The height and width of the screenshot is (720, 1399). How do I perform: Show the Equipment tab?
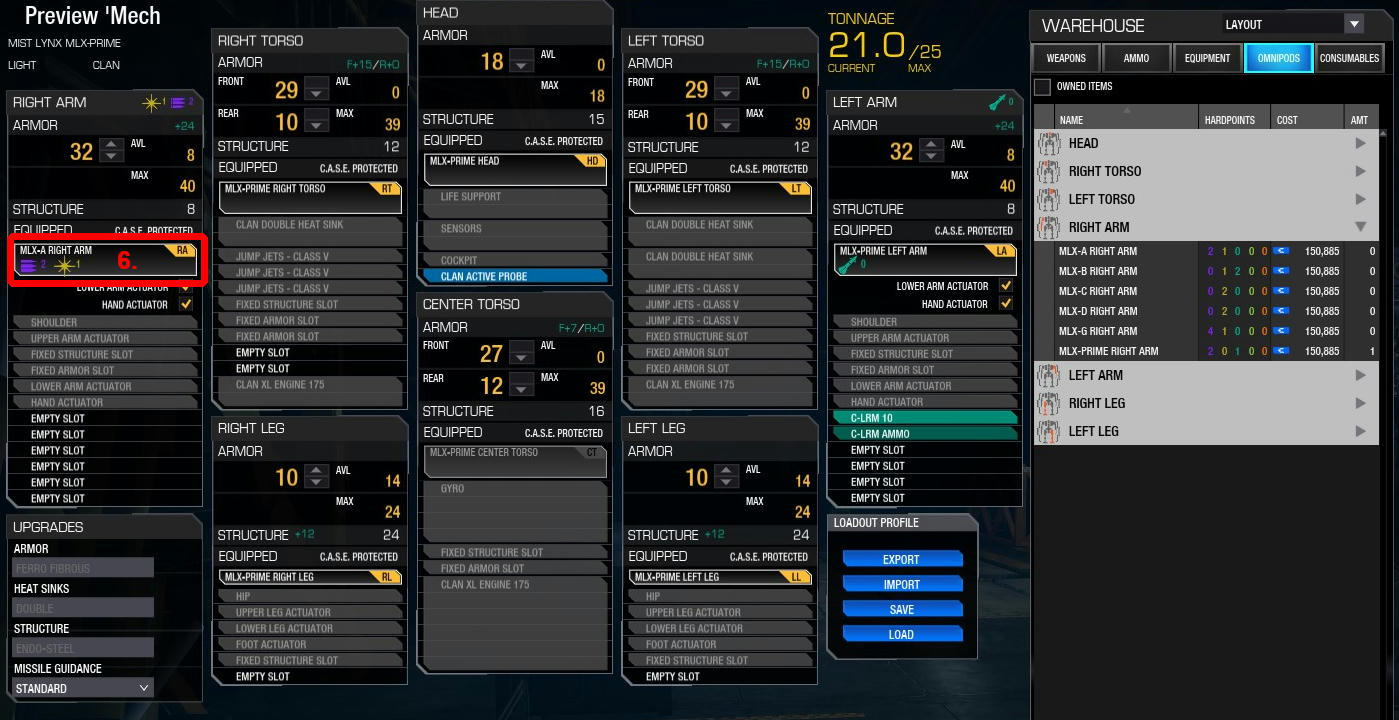pyautogui.click(x=1207, y=58)
